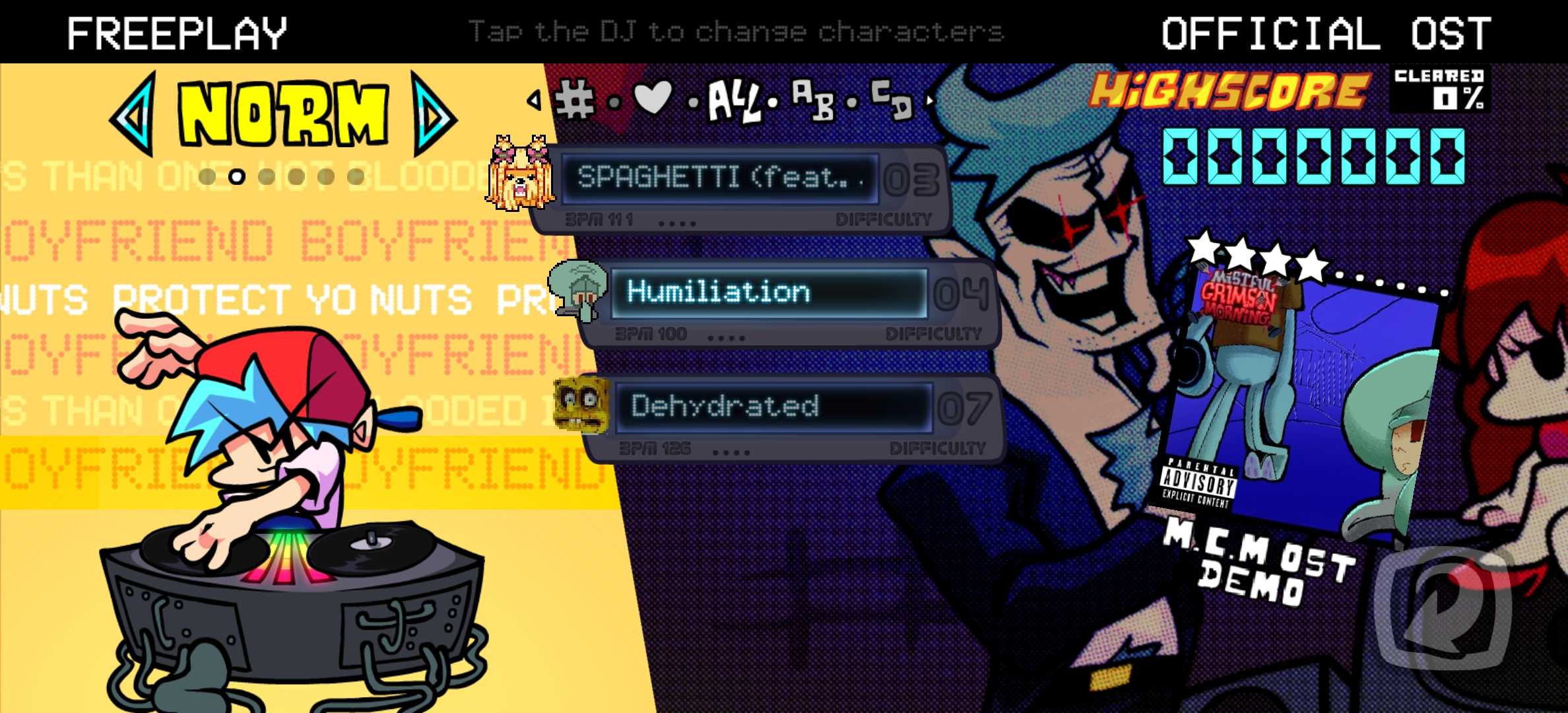Pick the Dehydrated song entry

coord(773,407)
